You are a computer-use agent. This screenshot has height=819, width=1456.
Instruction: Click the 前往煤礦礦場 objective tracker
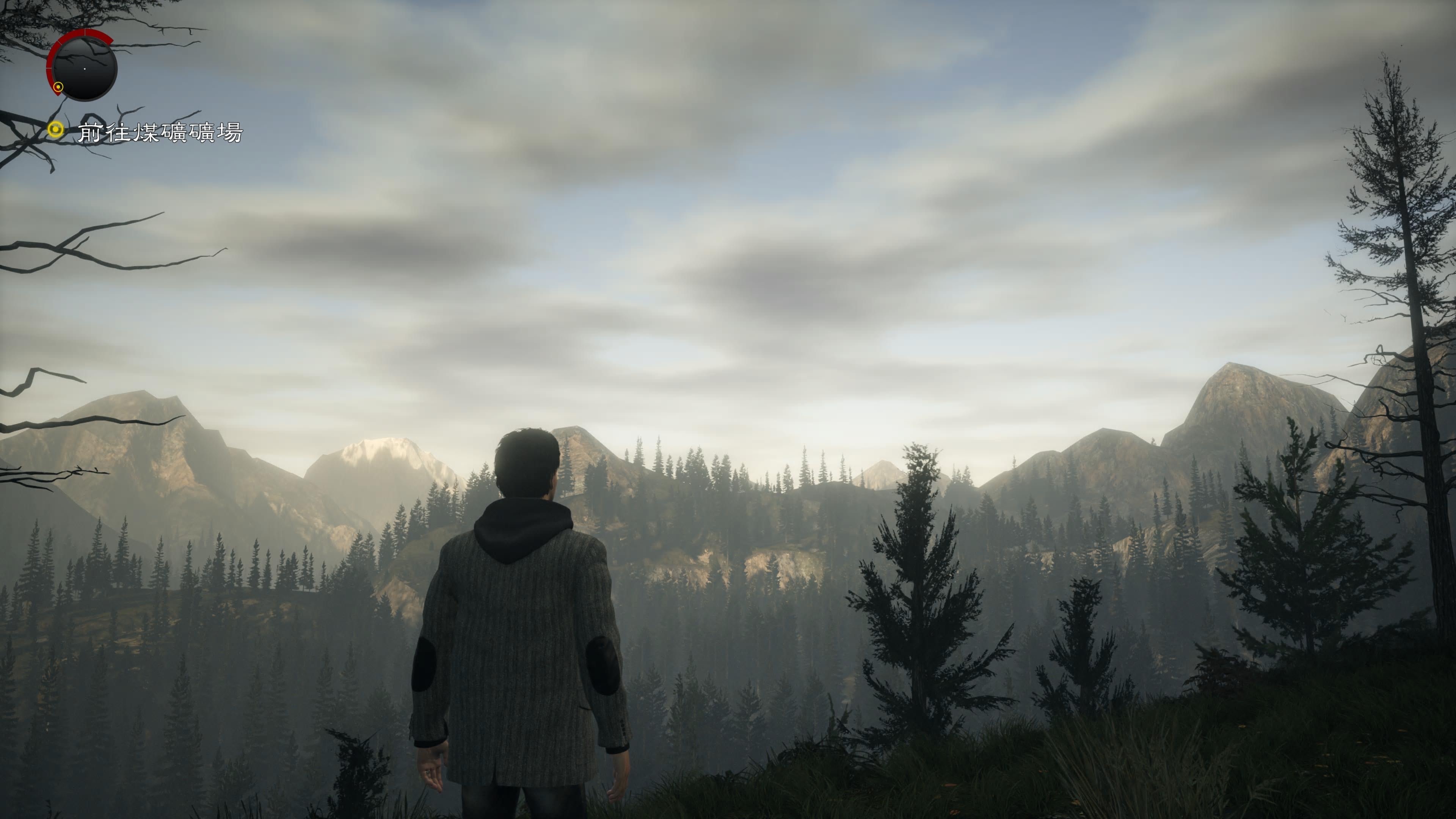click(159, 133)
